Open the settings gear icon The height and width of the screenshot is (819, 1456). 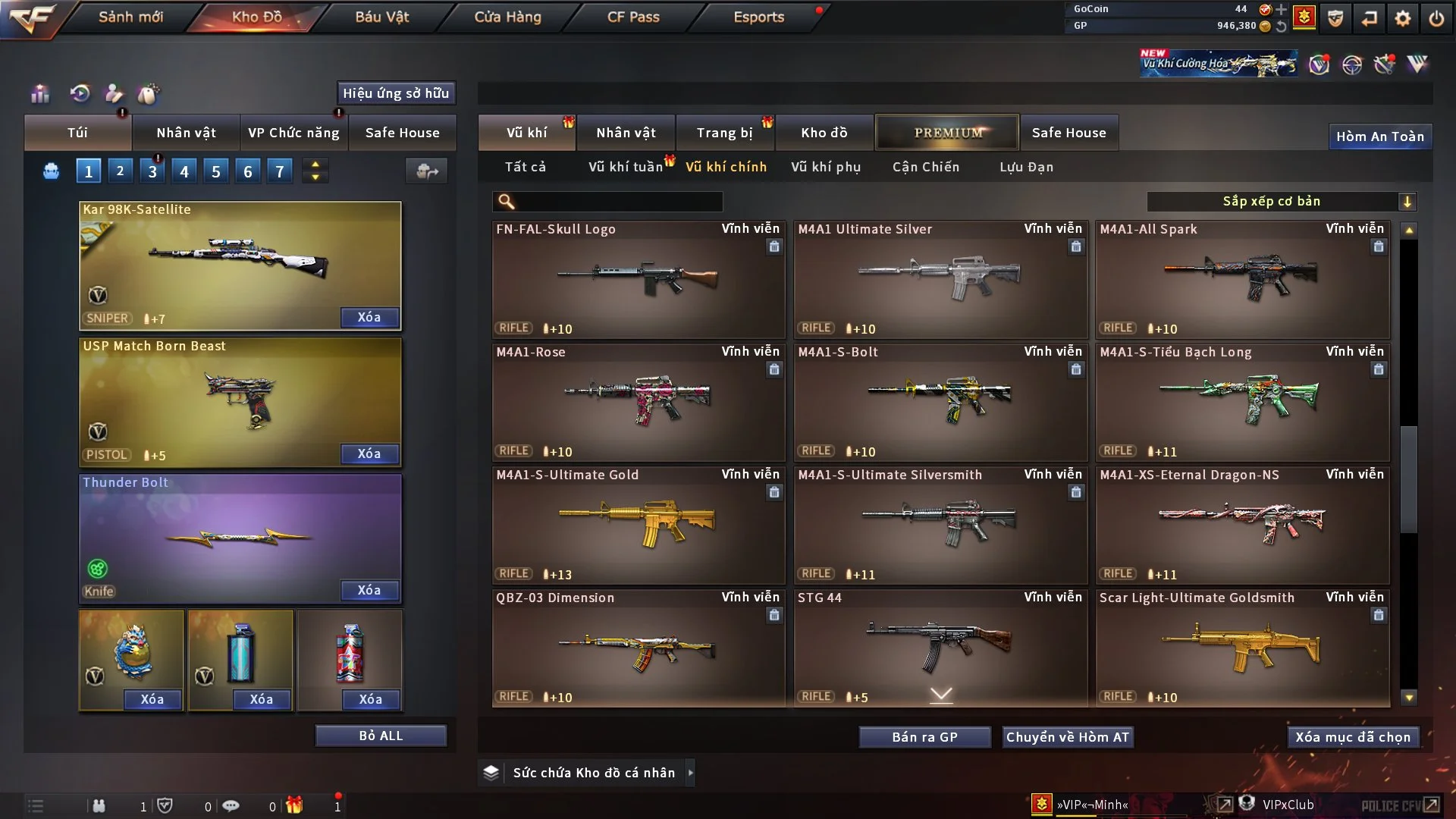click(x=1403, y=18)
